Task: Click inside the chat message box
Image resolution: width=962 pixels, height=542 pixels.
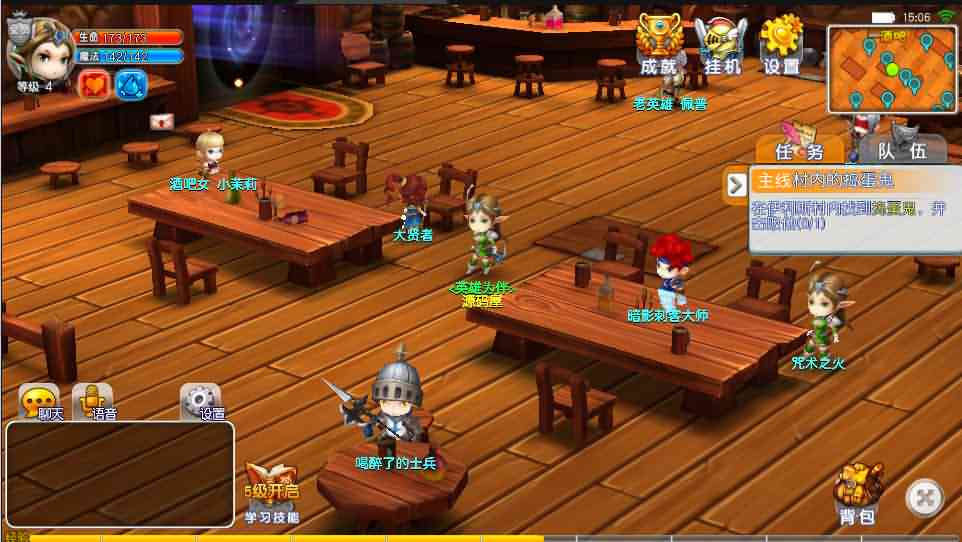Action: point(120,473)
